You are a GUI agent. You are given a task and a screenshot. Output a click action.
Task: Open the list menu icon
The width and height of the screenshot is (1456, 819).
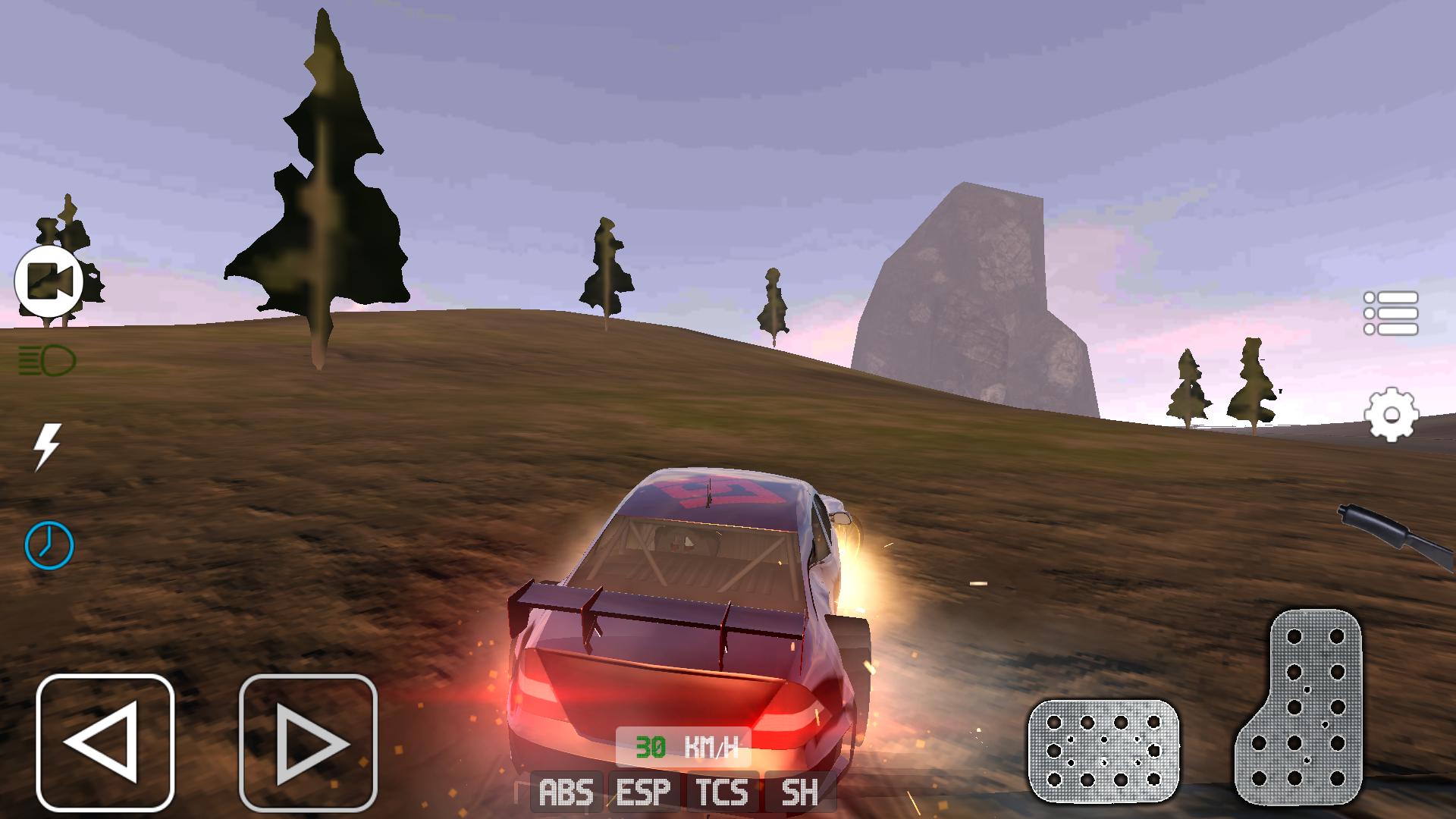click(1391, 312)
